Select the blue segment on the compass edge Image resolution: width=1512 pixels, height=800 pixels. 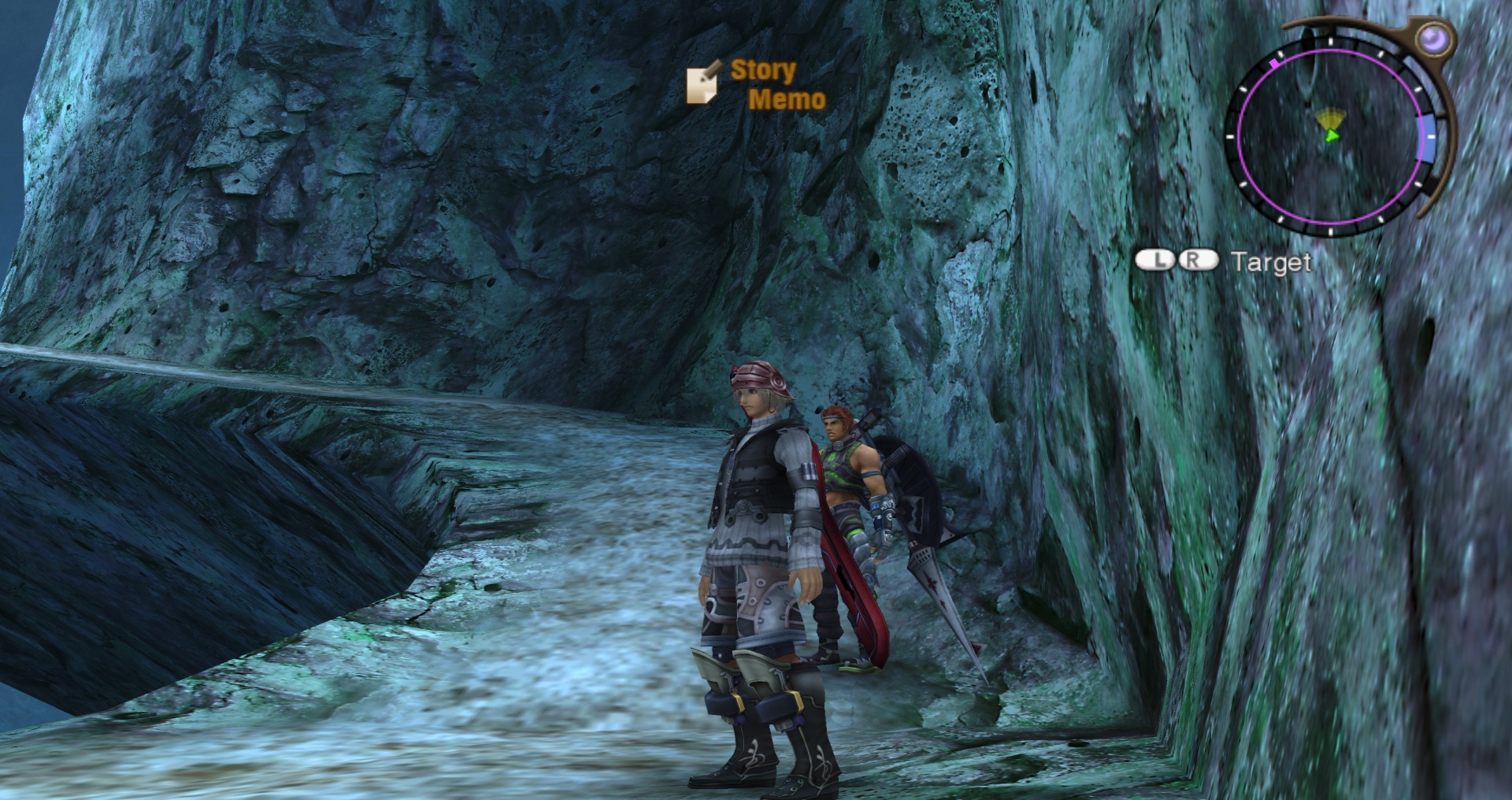[x=1426, y=136]
